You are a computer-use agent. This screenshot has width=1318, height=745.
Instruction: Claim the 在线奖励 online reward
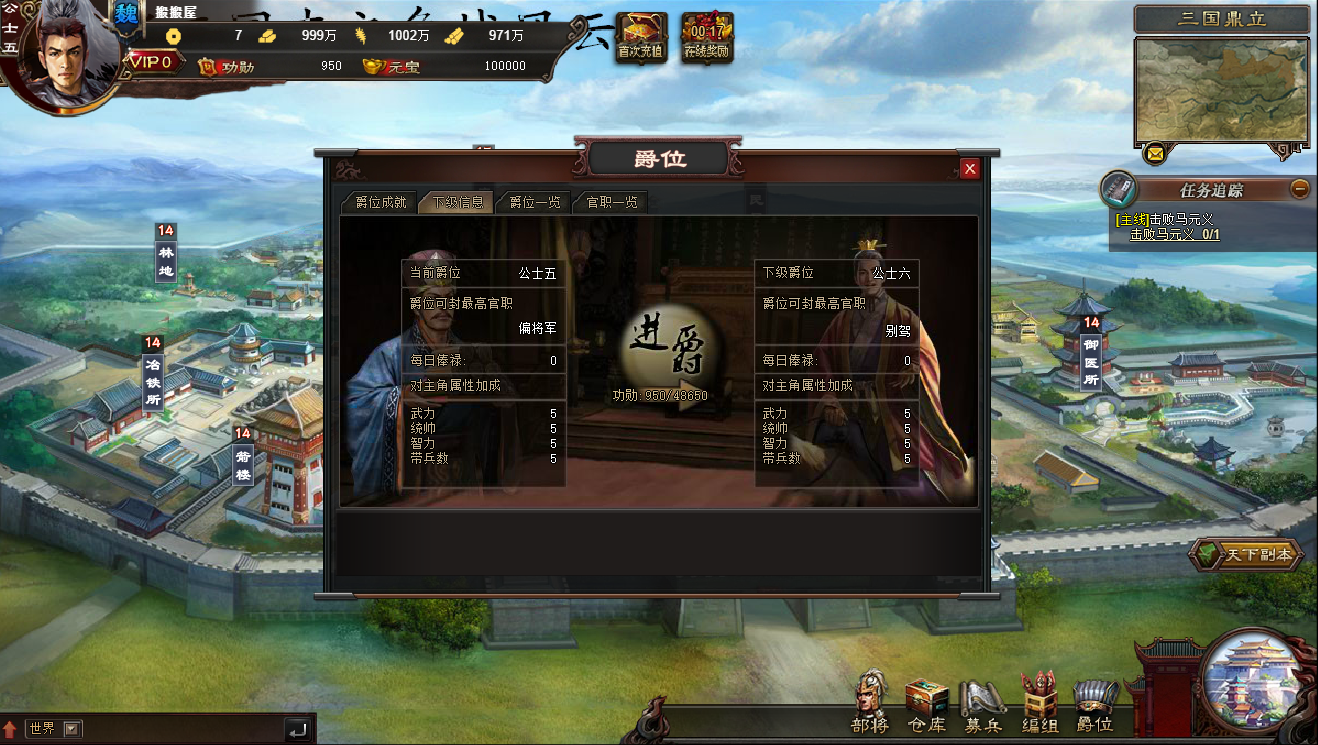pyautogui.click(x=707, y=38)
